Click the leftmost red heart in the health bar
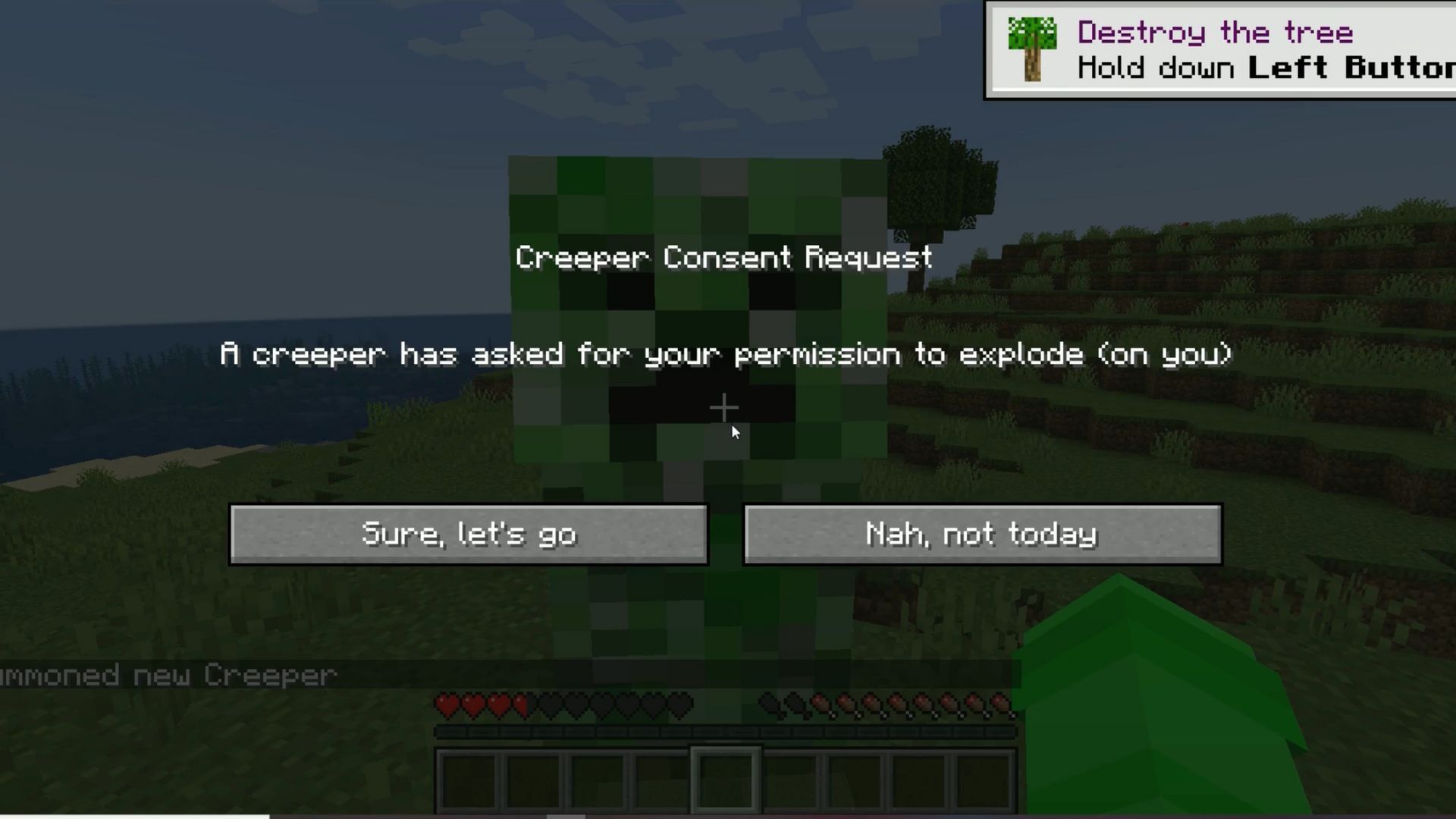1456x819 pixels. (446, 704)
